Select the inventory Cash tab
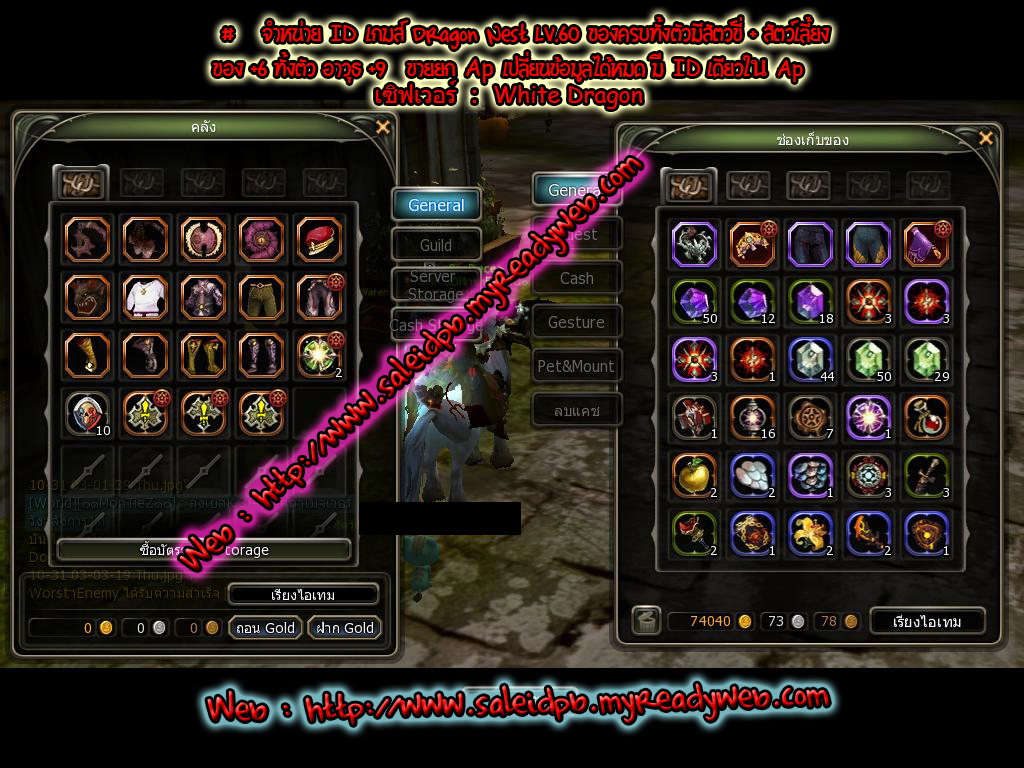The height and width of the screenshot is (768, 1024). 576,278
